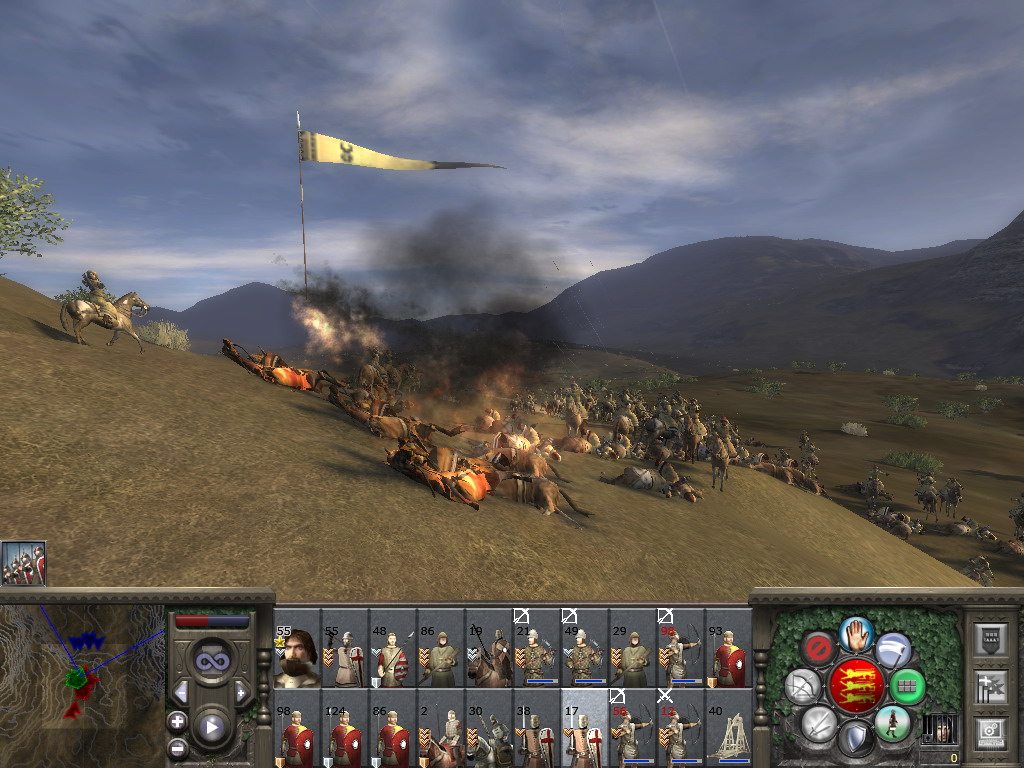This screenshot has height=768, width=1024.
Task: Select the unit group thumbnail above minimap
Action: coord(23,563)
